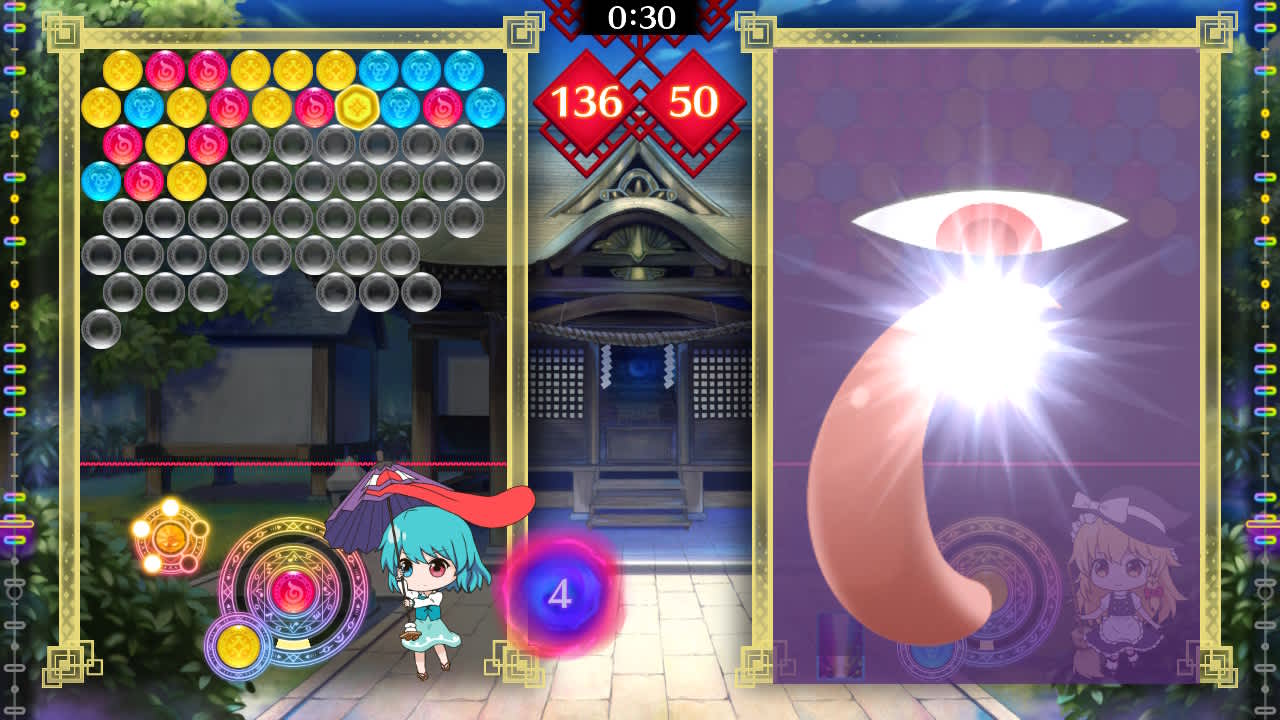
Task: Click a pink flame bubble near the top left
Action: click(x=164, y=70)
